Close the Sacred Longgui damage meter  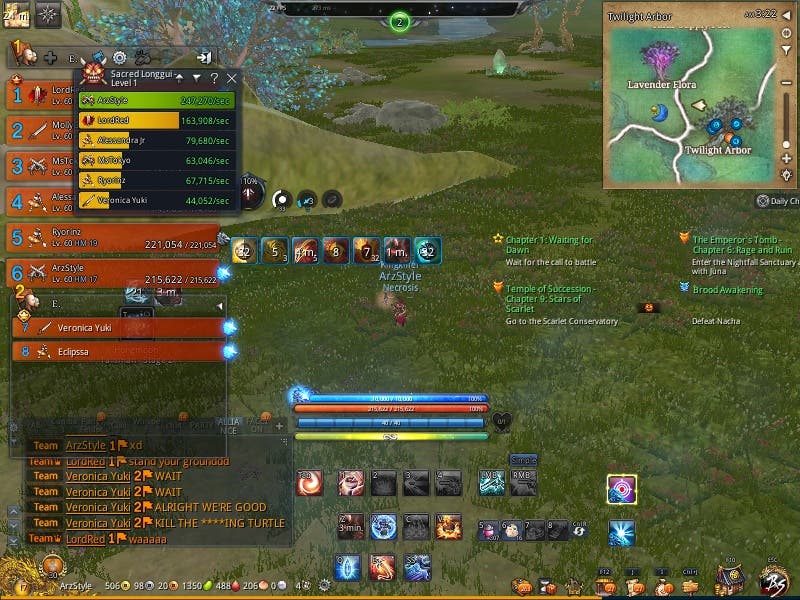[x=232, y=78]
